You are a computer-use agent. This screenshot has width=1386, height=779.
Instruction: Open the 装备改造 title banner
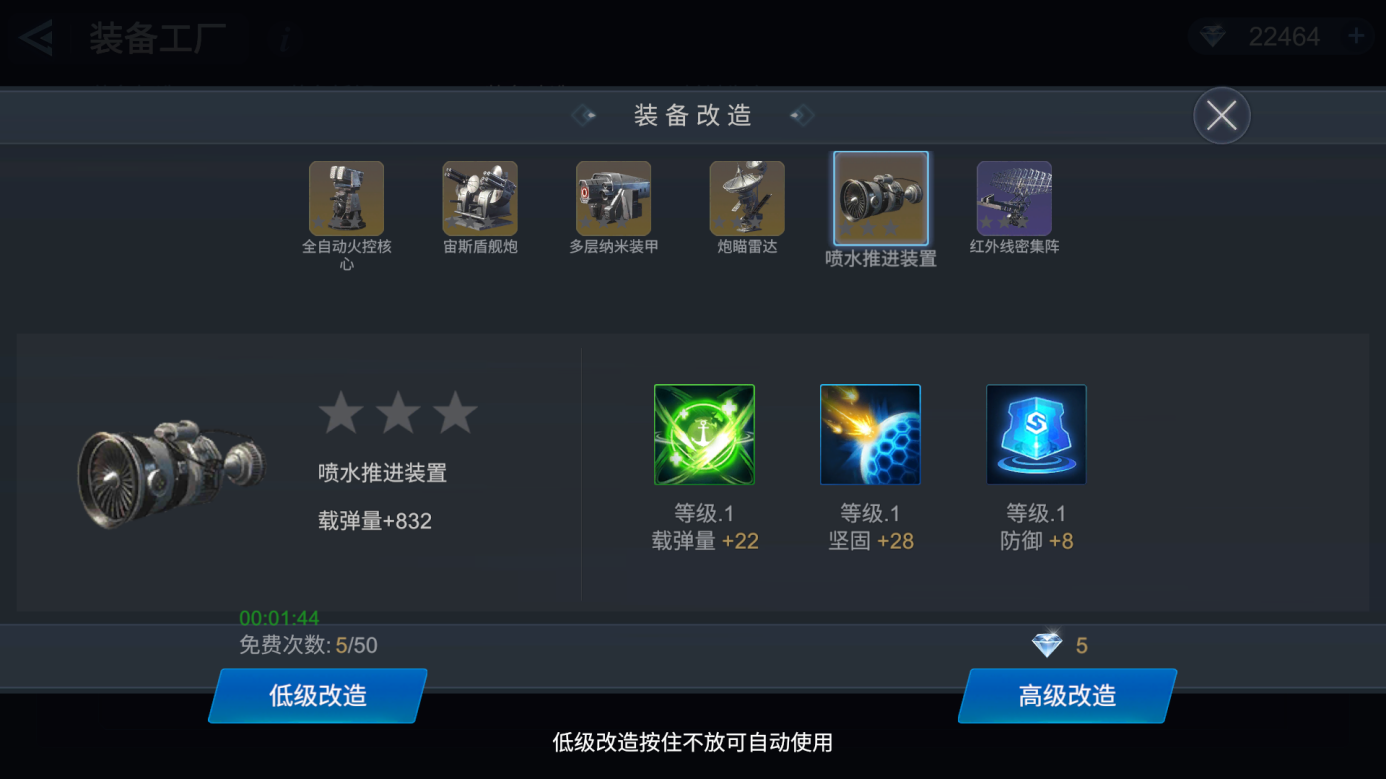[692, 114]
